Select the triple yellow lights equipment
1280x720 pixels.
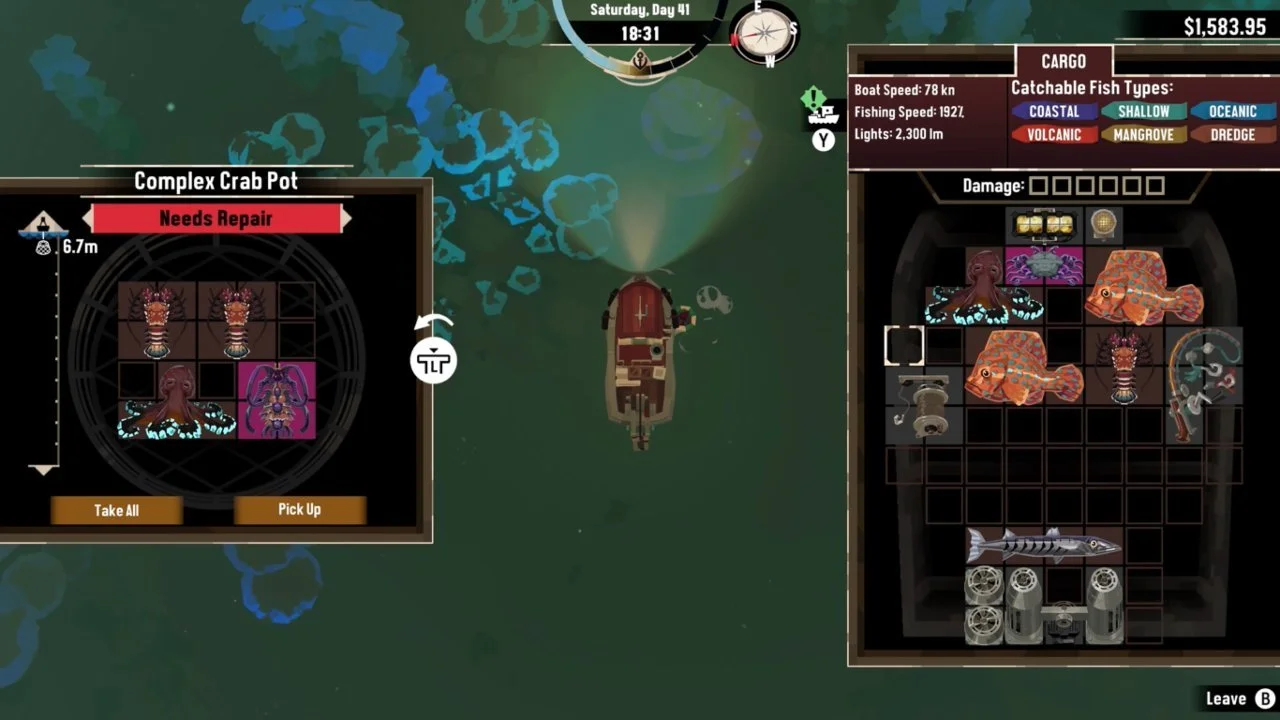point(1044,225)
